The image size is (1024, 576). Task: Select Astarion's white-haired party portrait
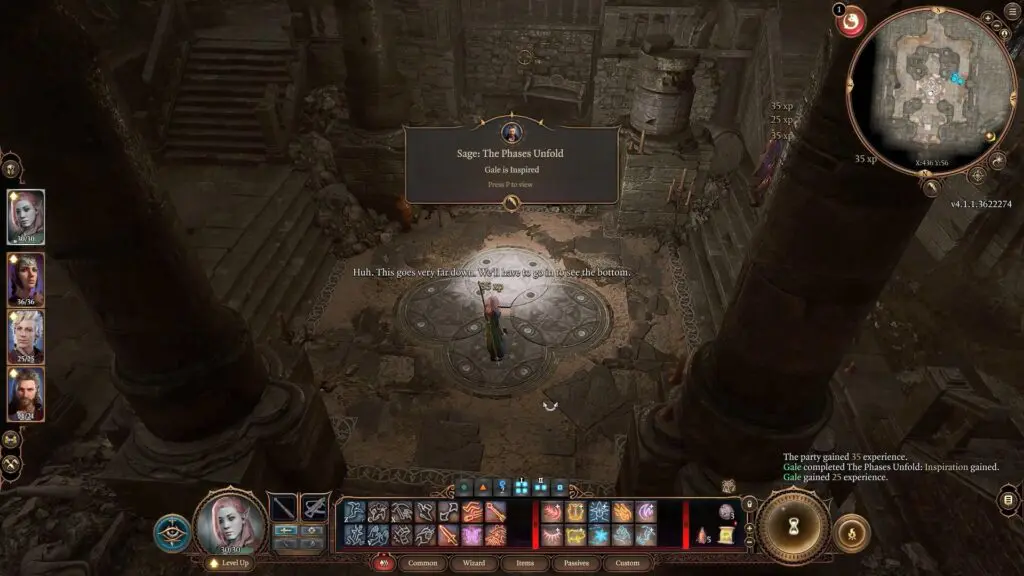coord(26,336)
